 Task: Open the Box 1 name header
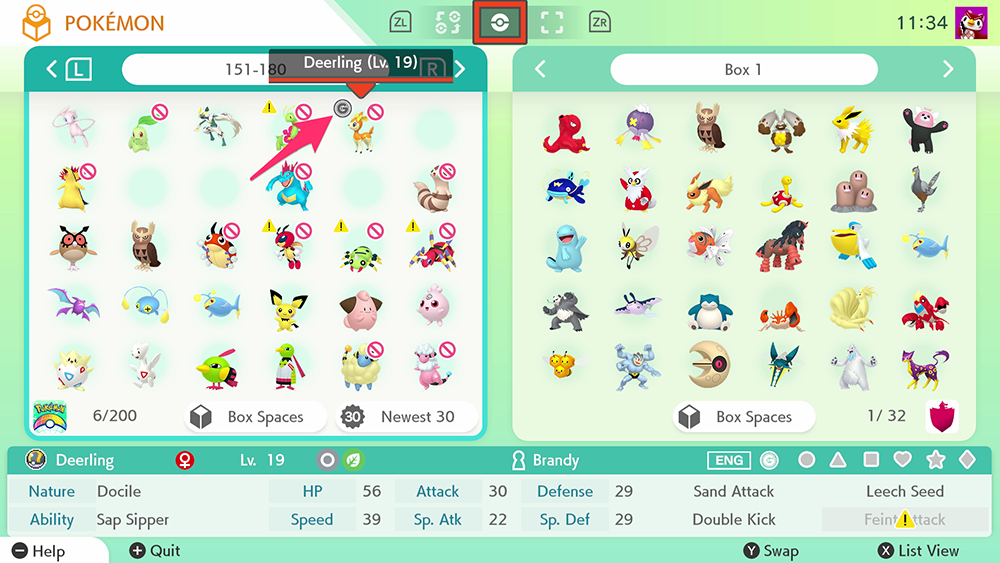point(743,70)
